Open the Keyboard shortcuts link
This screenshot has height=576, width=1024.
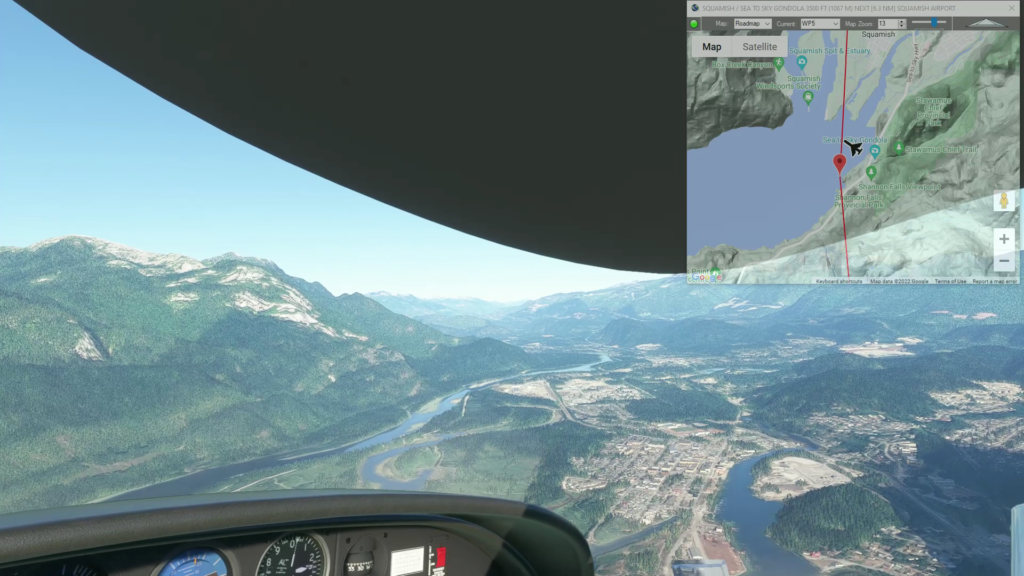coord(838,281)
